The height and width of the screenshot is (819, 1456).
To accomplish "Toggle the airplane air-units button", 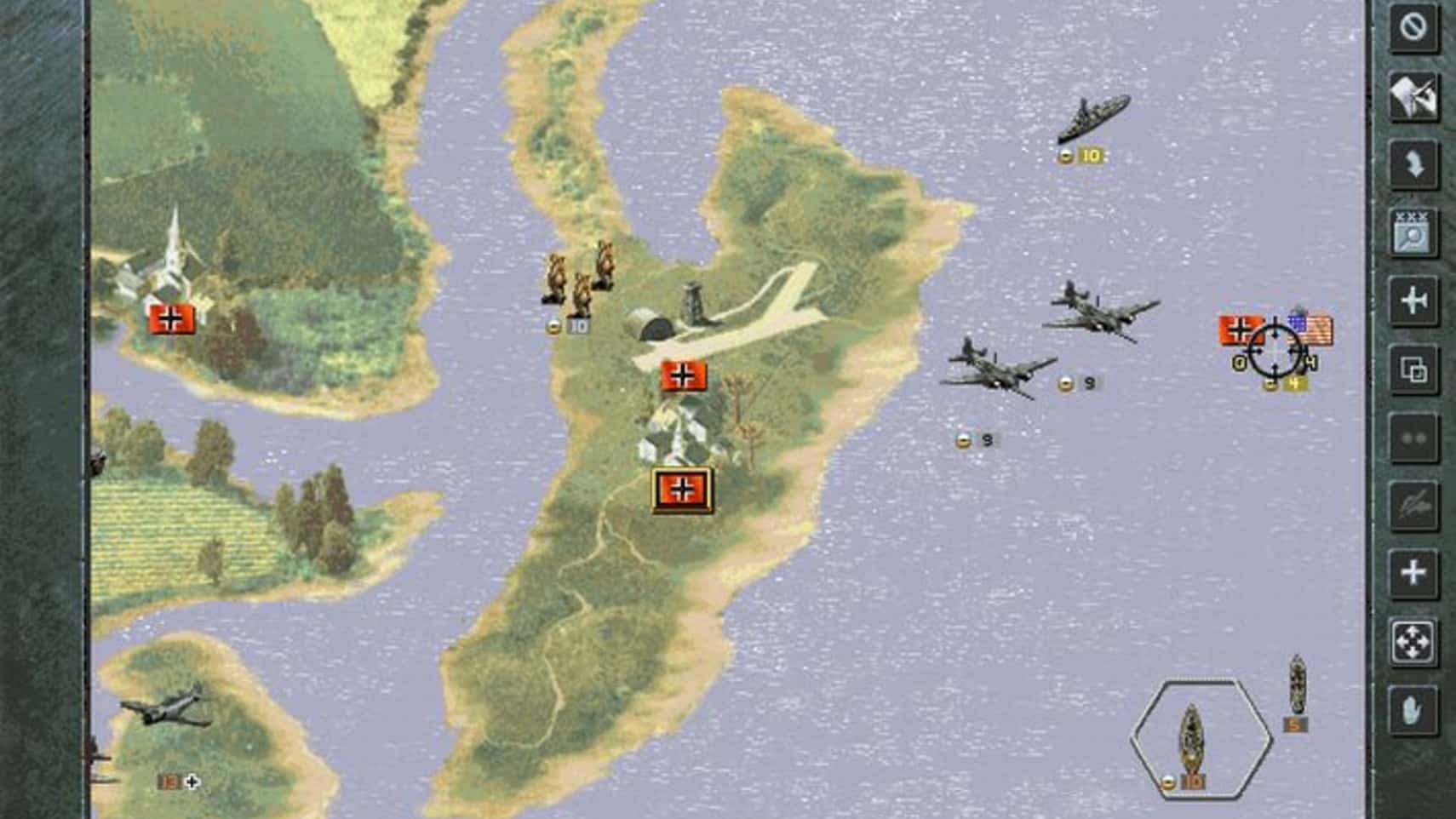I will click(1413, 301).
